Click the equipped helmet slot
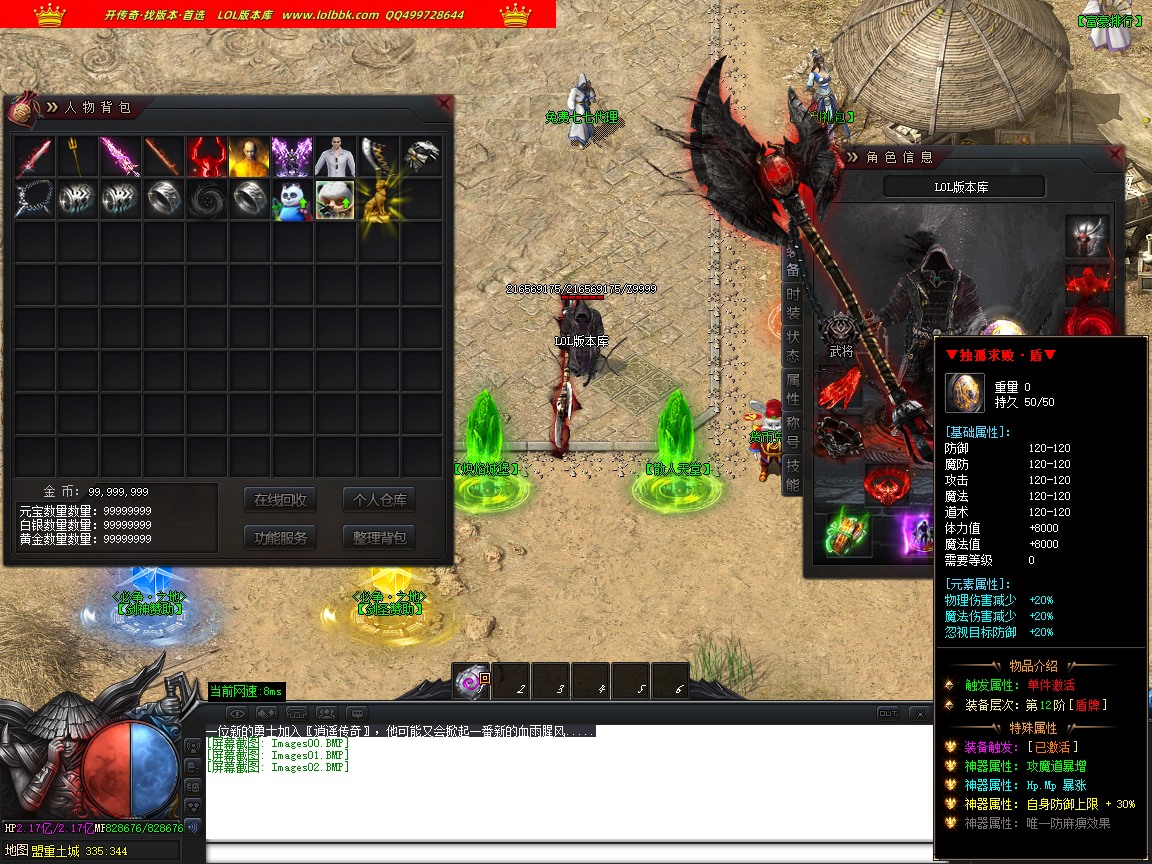The height and width of the screenshot is (864, 1152). [1087, 236]
